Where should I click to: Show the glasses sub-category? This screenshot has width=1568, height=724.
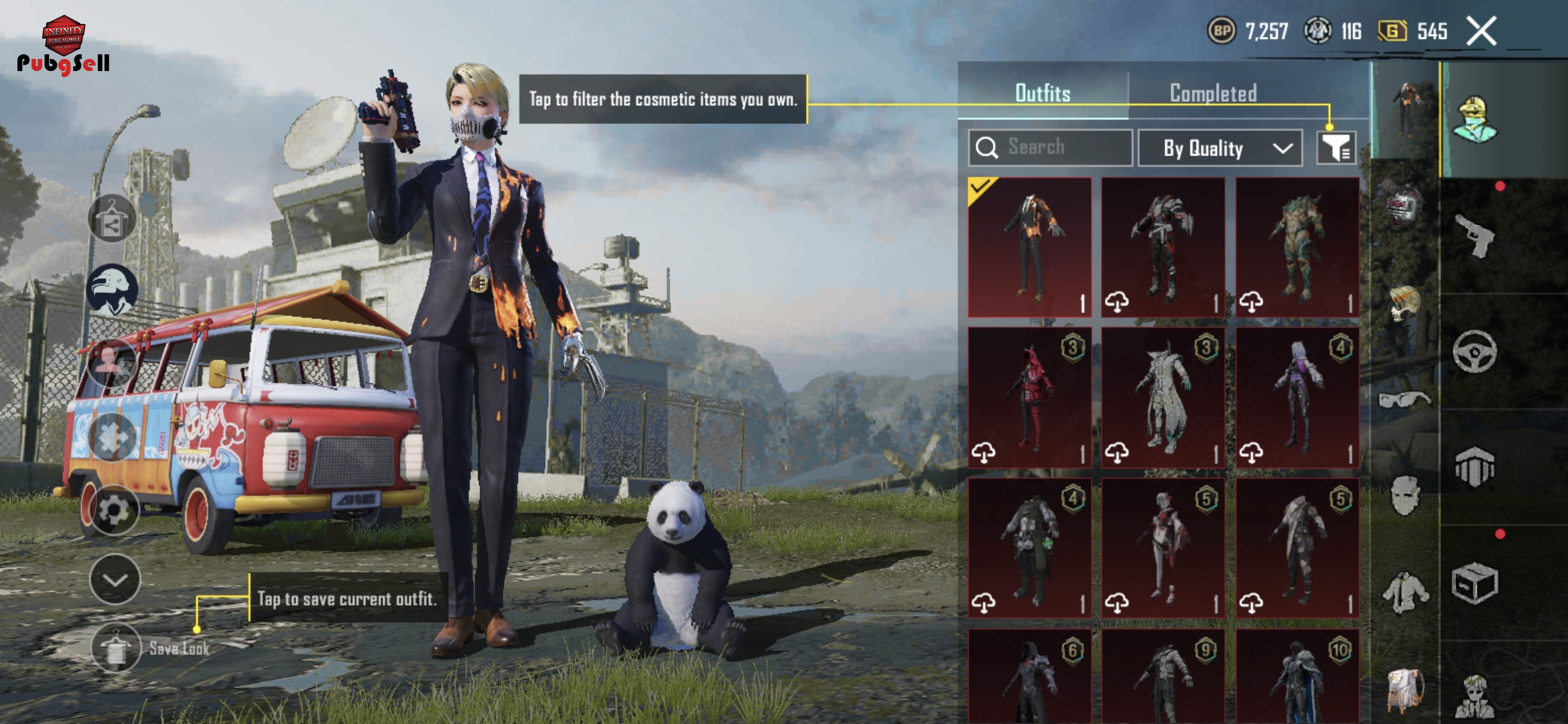tap(1404, 400)
